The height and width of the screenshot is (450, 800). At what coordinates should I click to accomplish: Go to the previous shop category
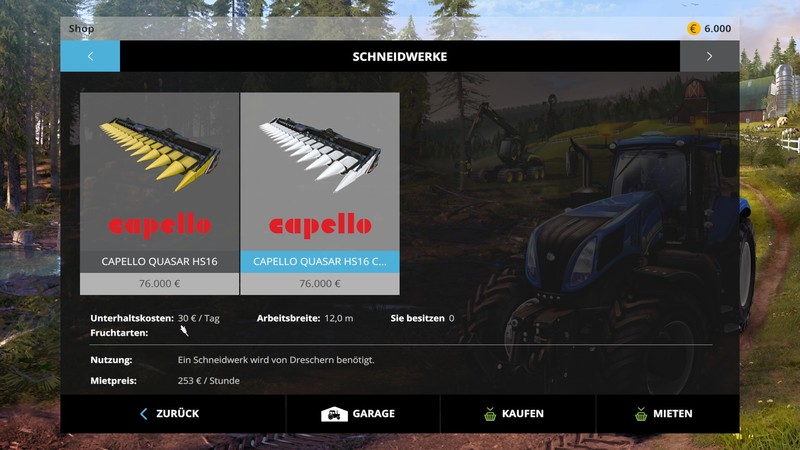tap(90, 56)
